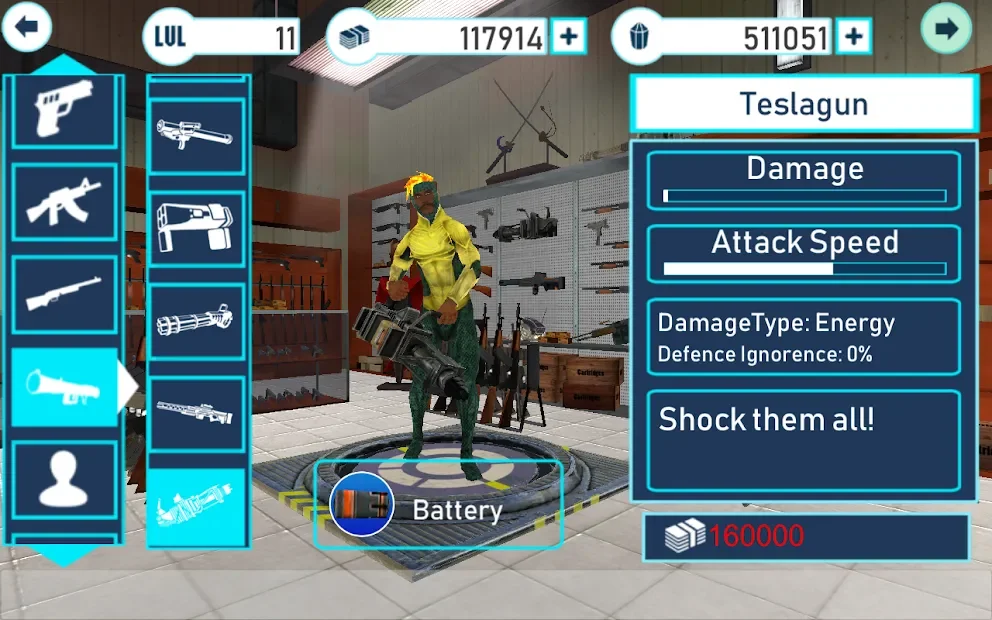Open the character silhouette category
992x620 pixels.
click(x=64, y=479)
